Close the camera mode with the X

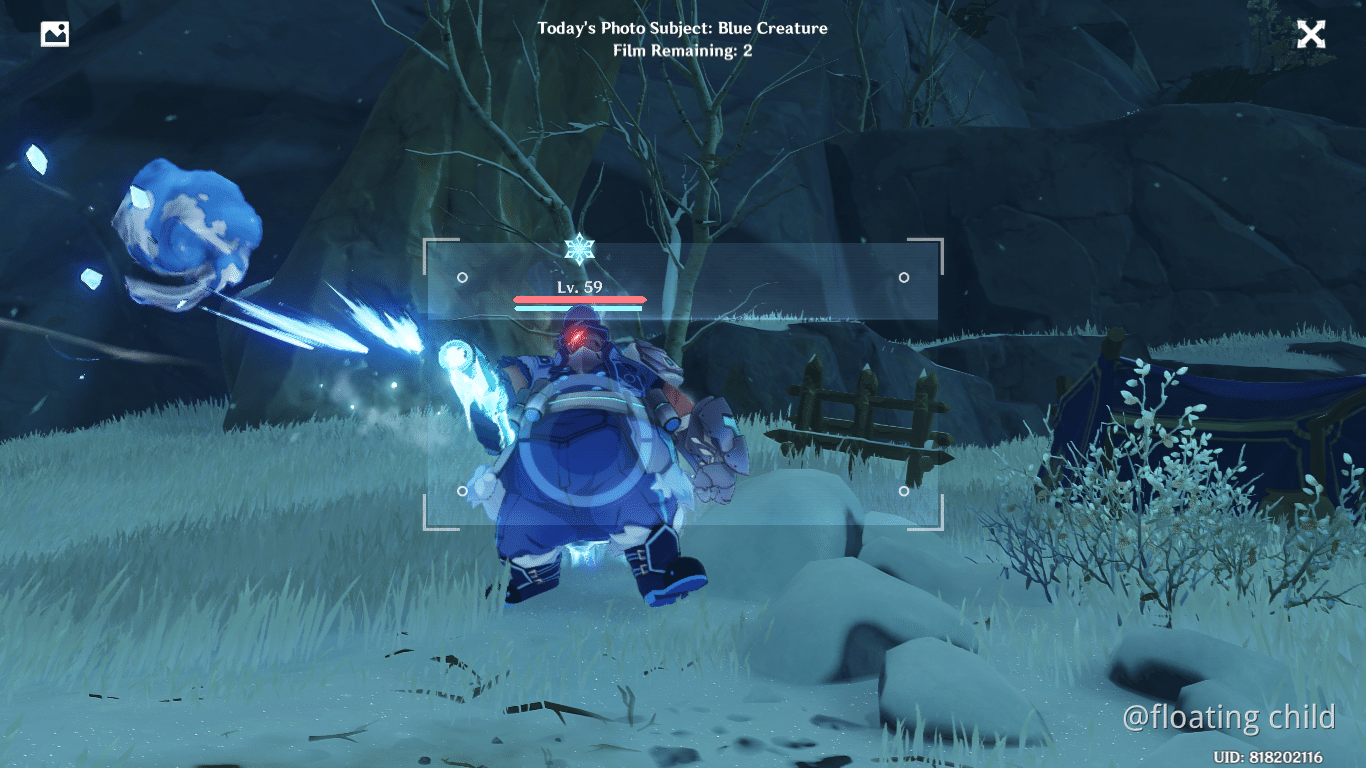tap(1311, 33)
